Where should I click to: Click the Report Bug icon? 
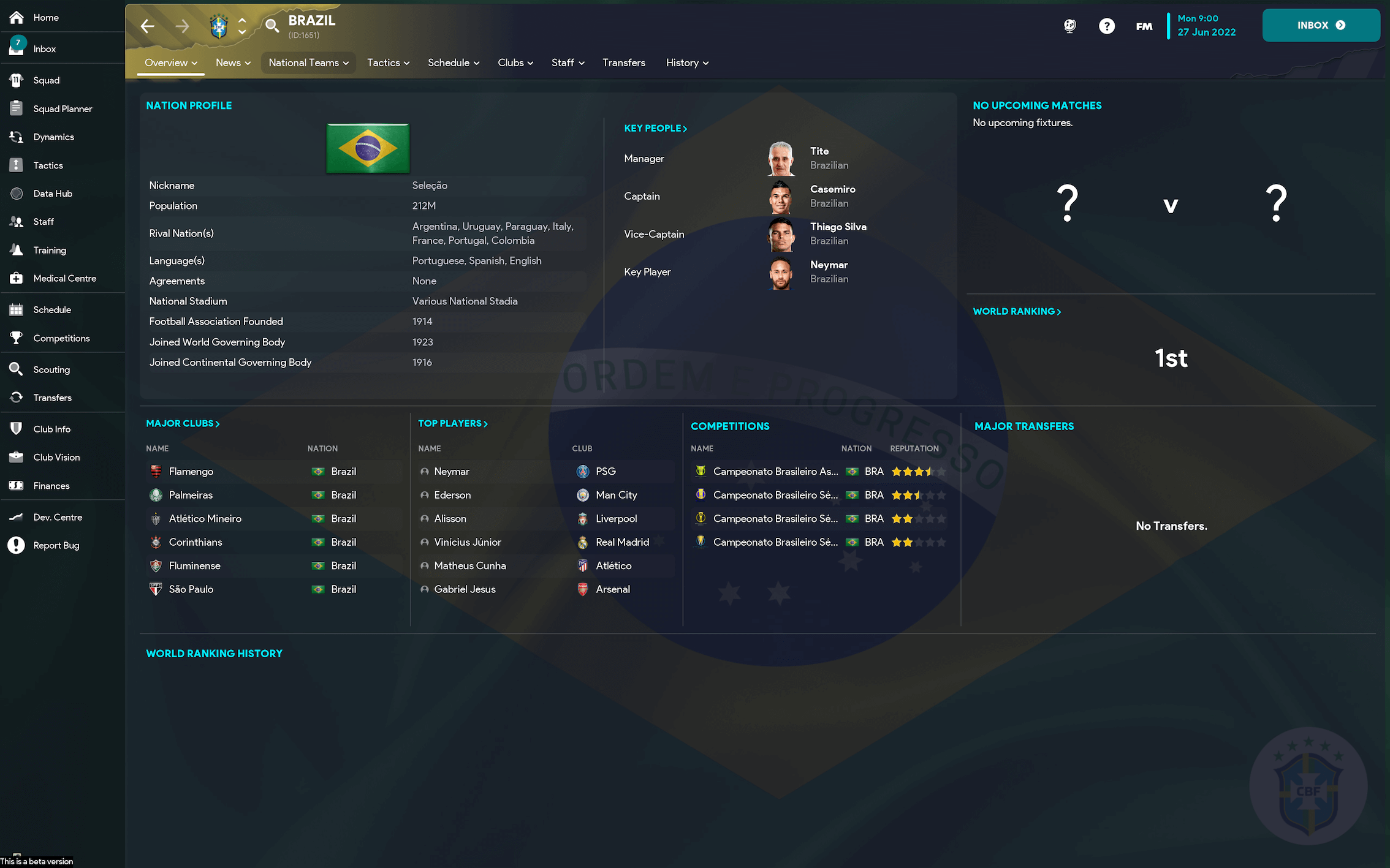pyautogui.click(x=17, y=545)
